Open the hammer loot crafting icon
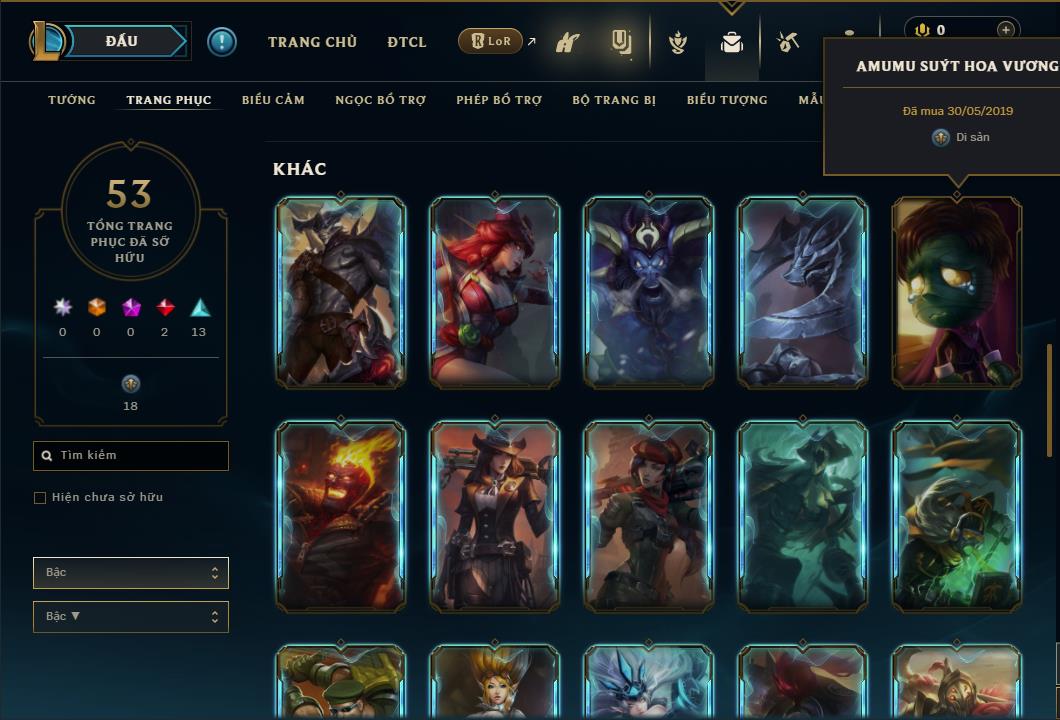Image resolution: width=1060 pixels, height=720 pixels. [788, 42]
